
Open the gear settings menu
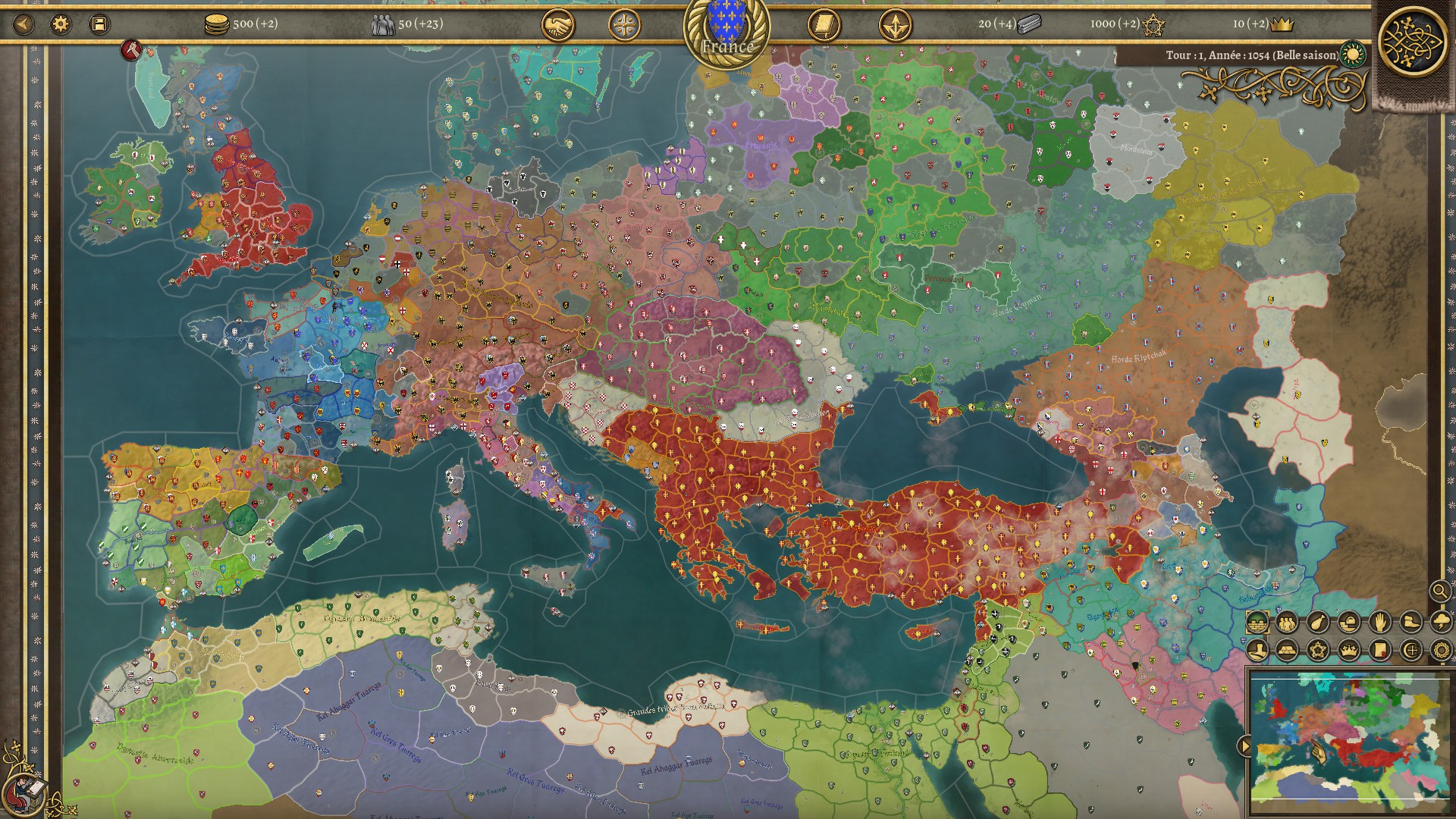pos(61,24)
